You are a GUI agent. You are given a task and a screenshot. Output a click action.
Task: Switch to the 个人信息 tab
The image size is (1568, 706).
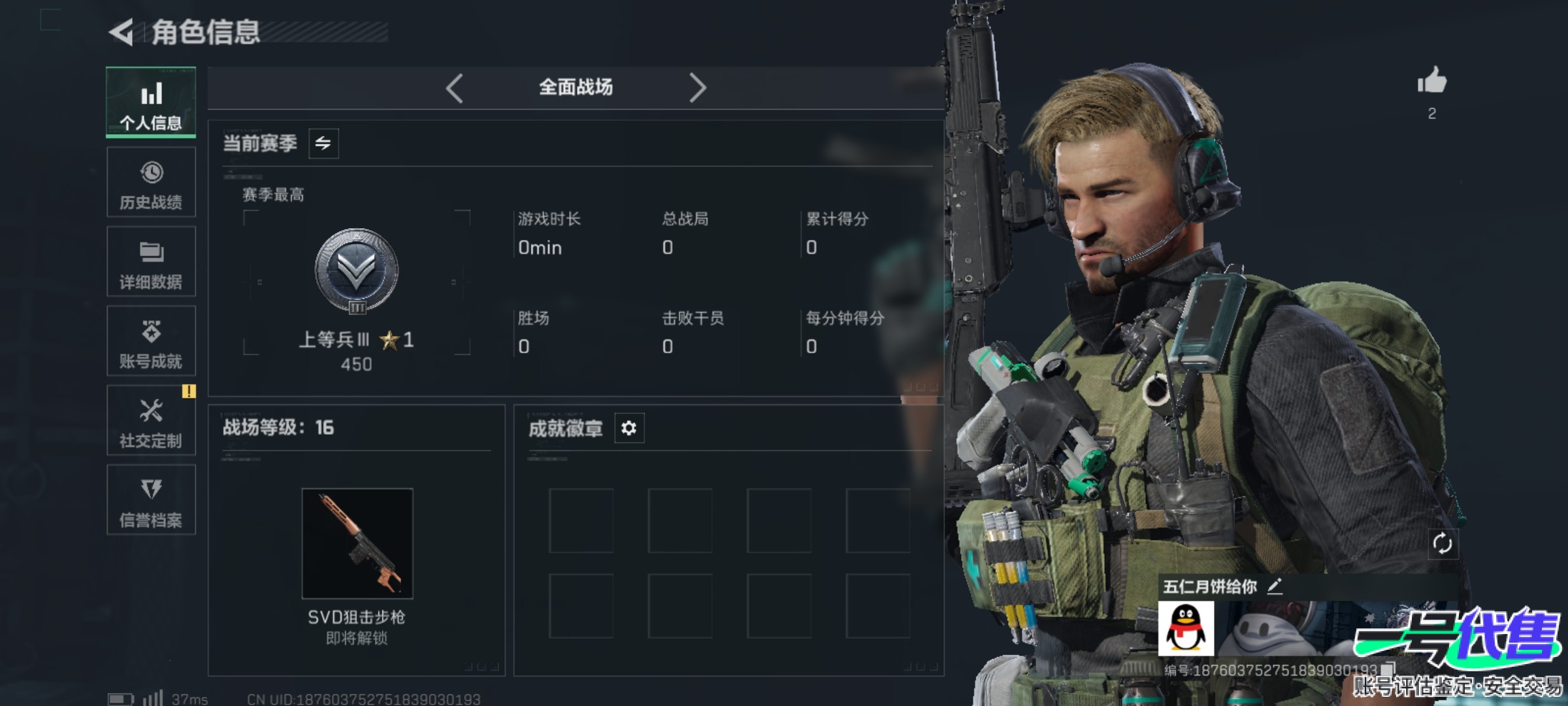(151, 102)
